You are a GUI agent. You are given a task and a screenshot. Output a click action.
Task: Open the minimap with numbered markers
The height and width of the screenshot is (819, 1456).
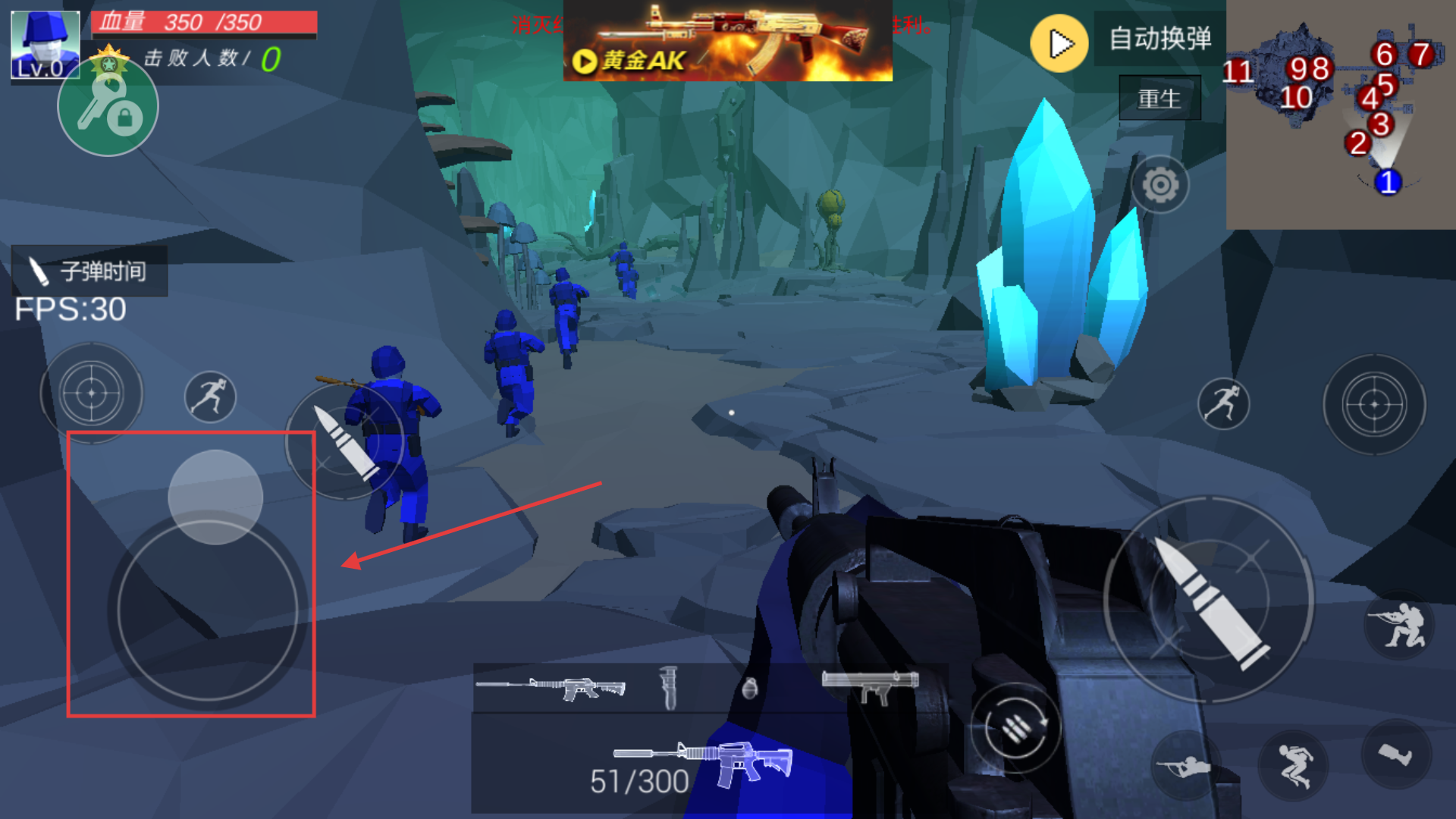[1340, 114]
